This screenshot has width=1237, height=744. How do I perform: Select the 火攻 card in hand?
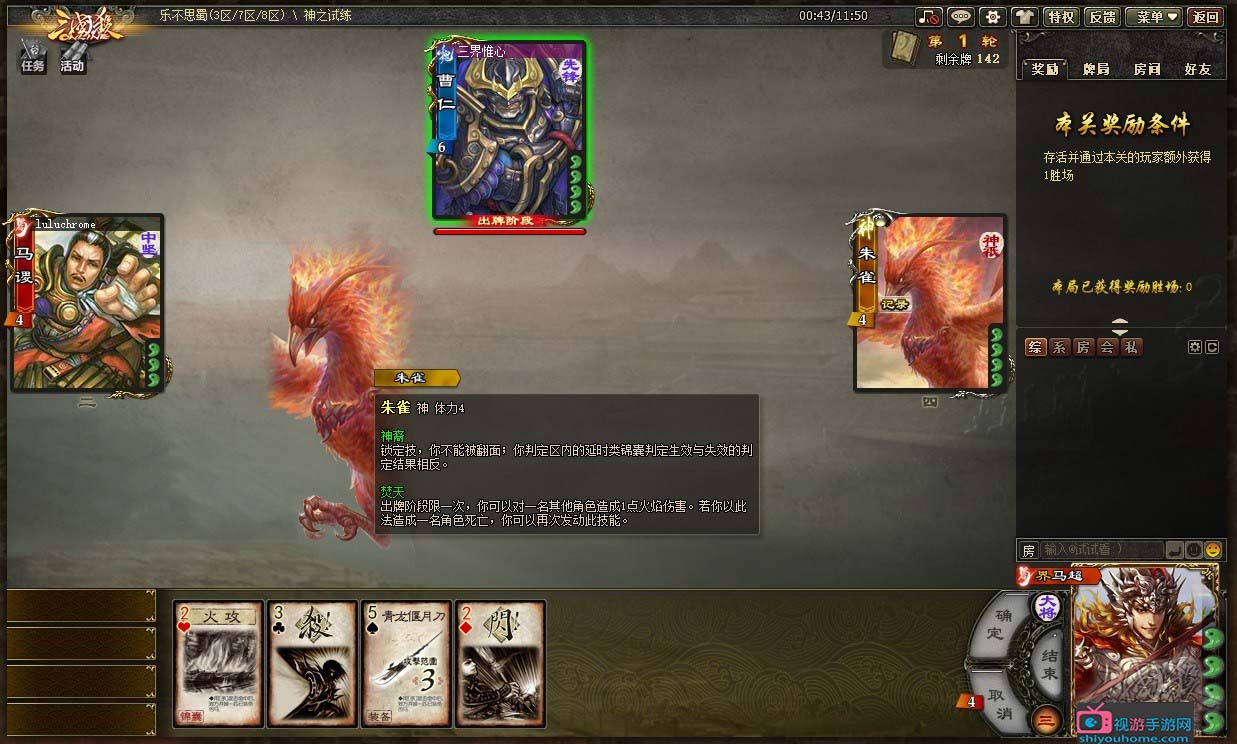click(218, 663)
